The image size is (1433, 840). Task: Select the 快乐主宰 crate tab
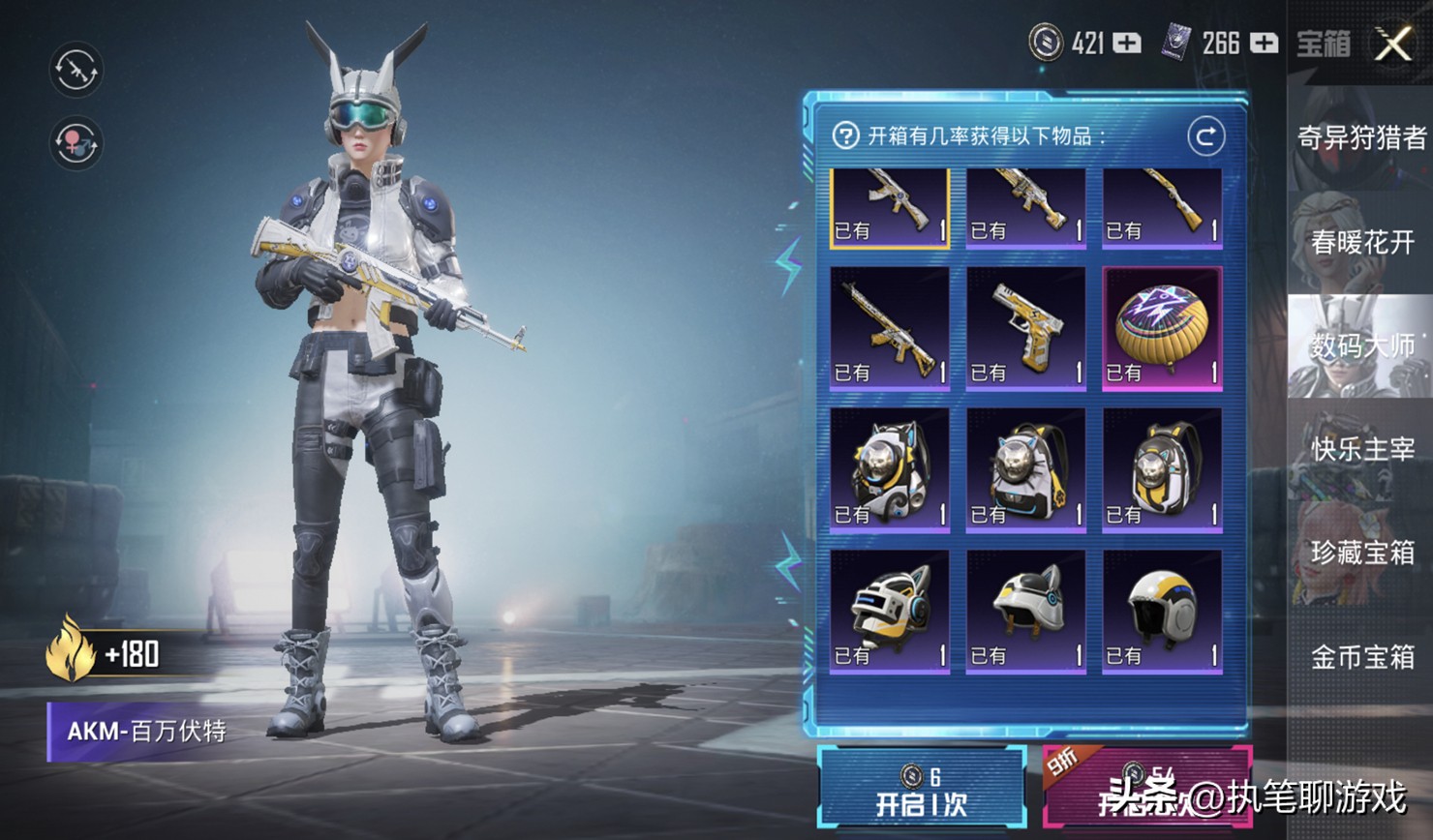click(1360, 449)
